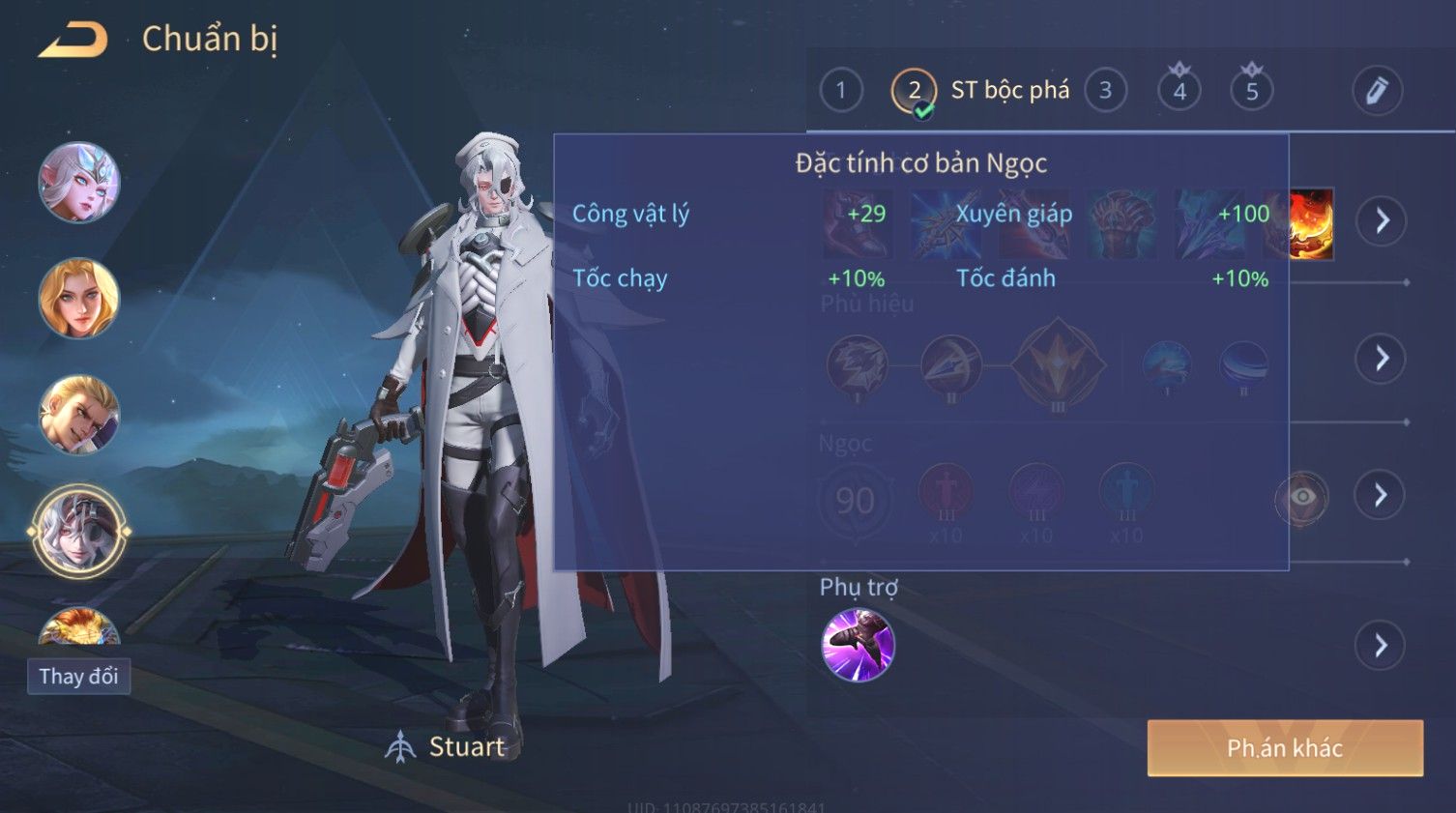Open the Phụ trợ section arrow
Image resolution: width=1456 pixels, height=813 pixels.
point(1382,645)
